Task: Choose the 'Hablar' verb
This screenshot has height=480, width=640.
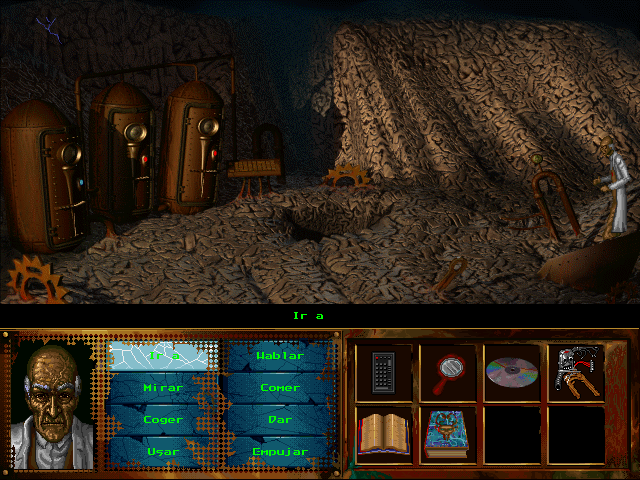Action: (280, 356)
